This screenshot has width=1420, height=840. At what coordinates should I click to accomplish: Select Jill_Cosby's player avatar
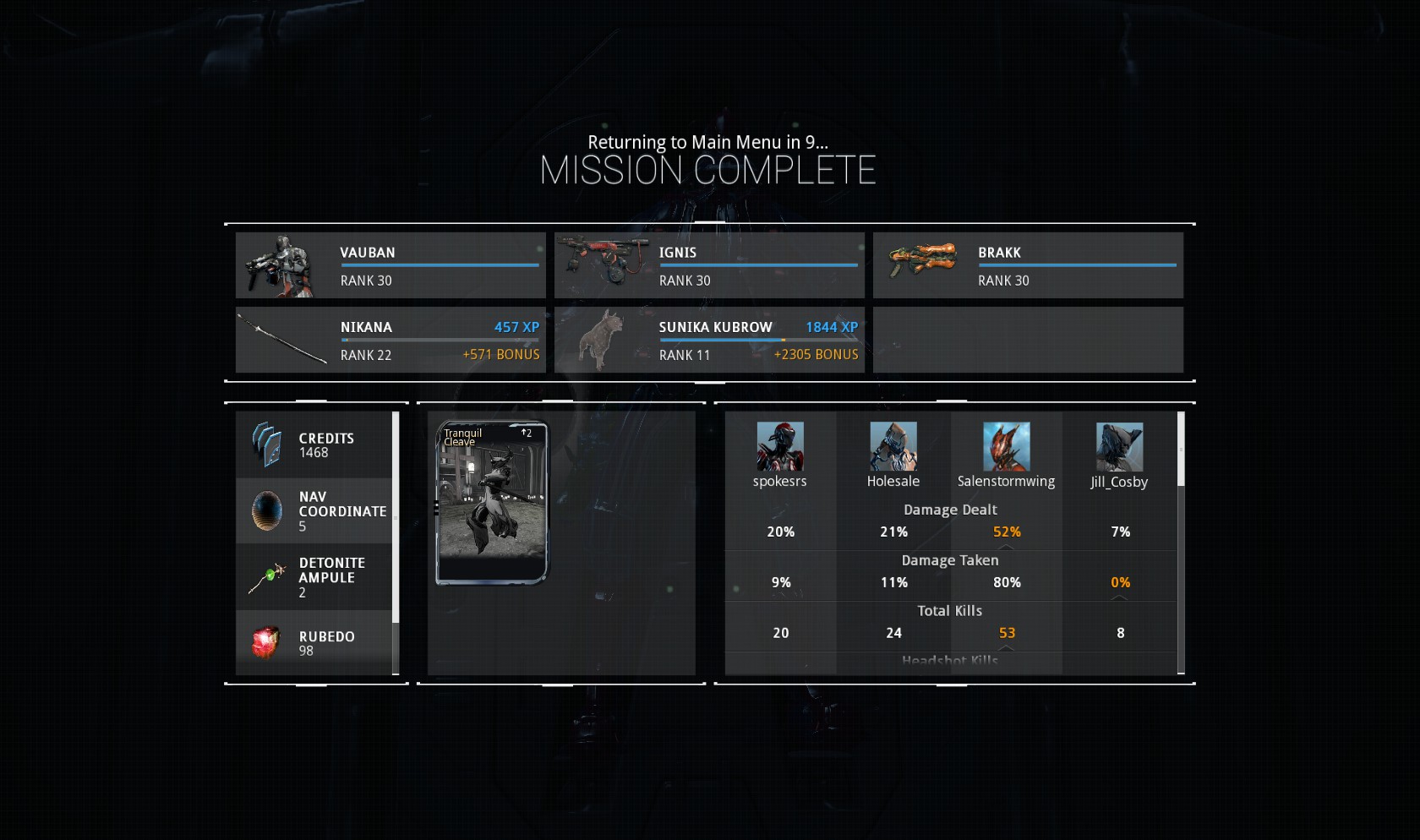click(1119, 447)
